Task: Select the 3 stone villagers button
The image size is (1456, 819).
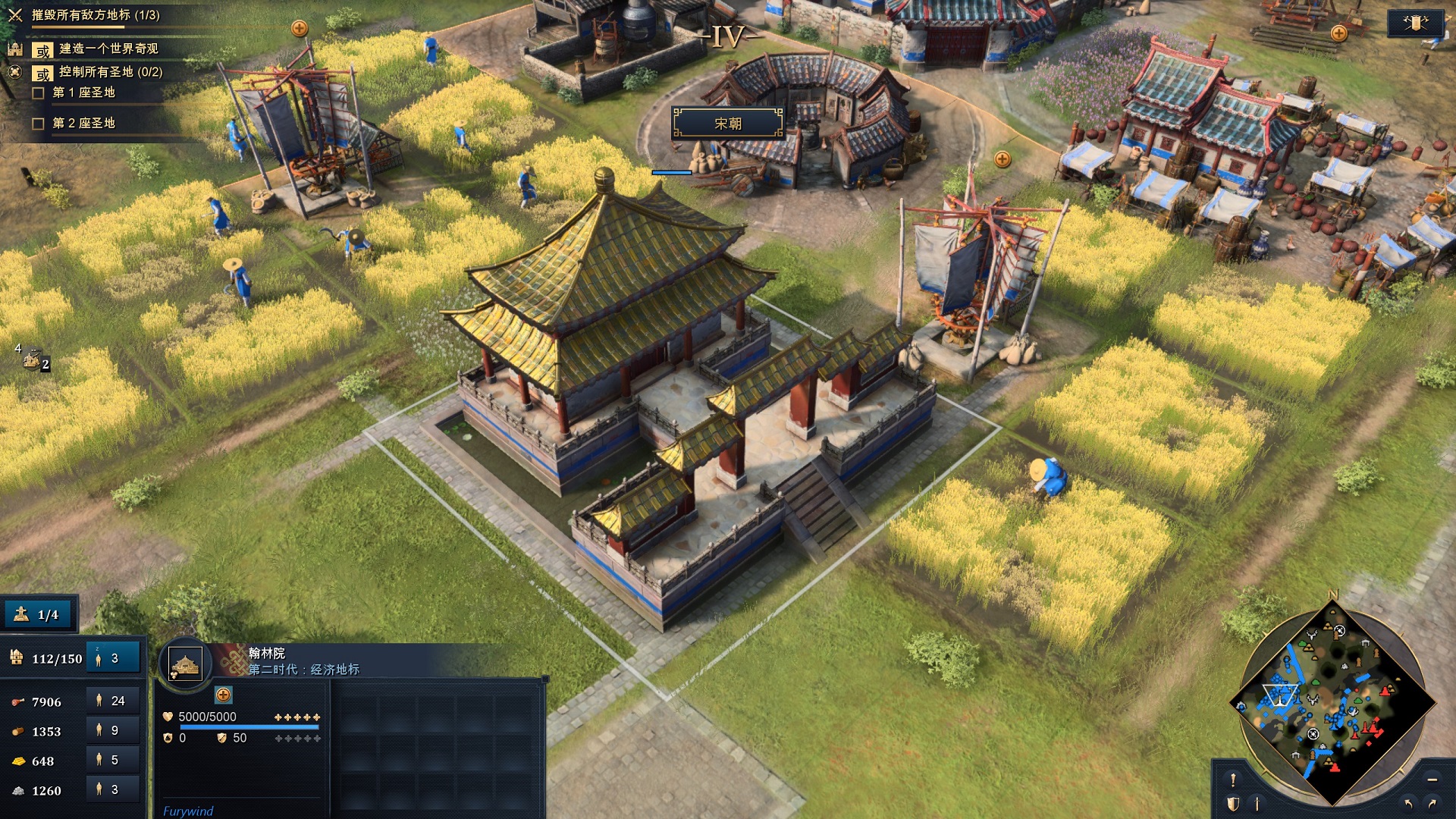Action: point(113,789)
